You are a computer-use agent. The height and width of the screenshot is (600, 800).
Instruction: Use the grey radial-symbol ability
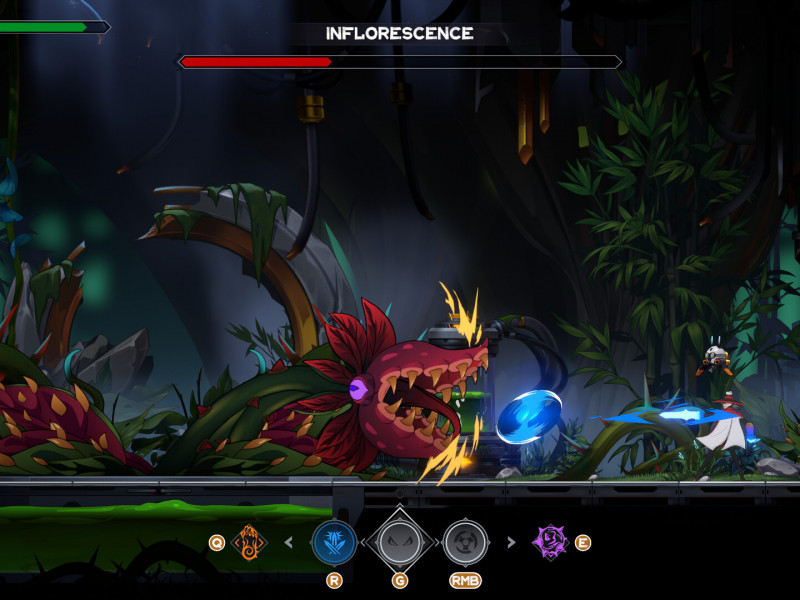pyautogui.click(x=465, y=543)
